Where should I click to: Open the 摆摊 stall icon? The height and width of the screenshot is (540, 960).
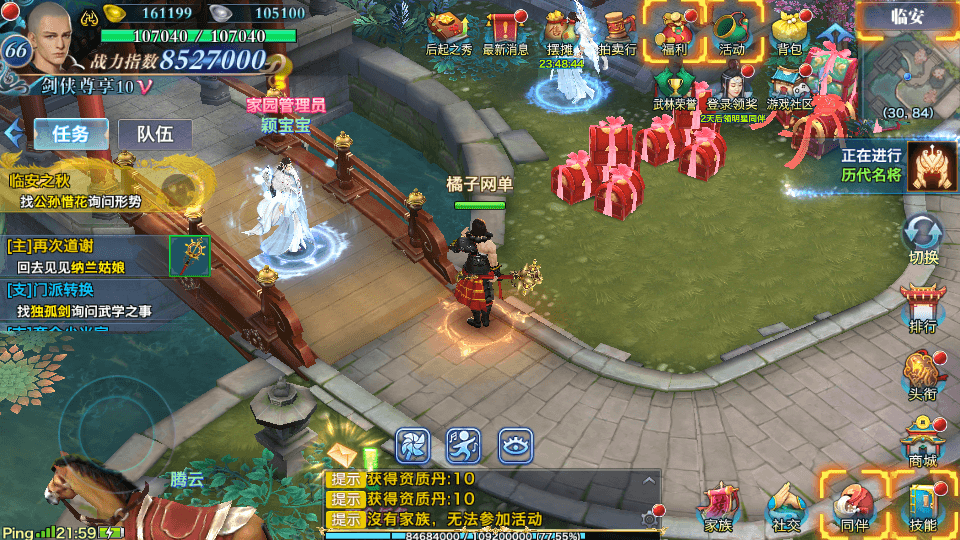pyautogui.click(x=559, y=33)
